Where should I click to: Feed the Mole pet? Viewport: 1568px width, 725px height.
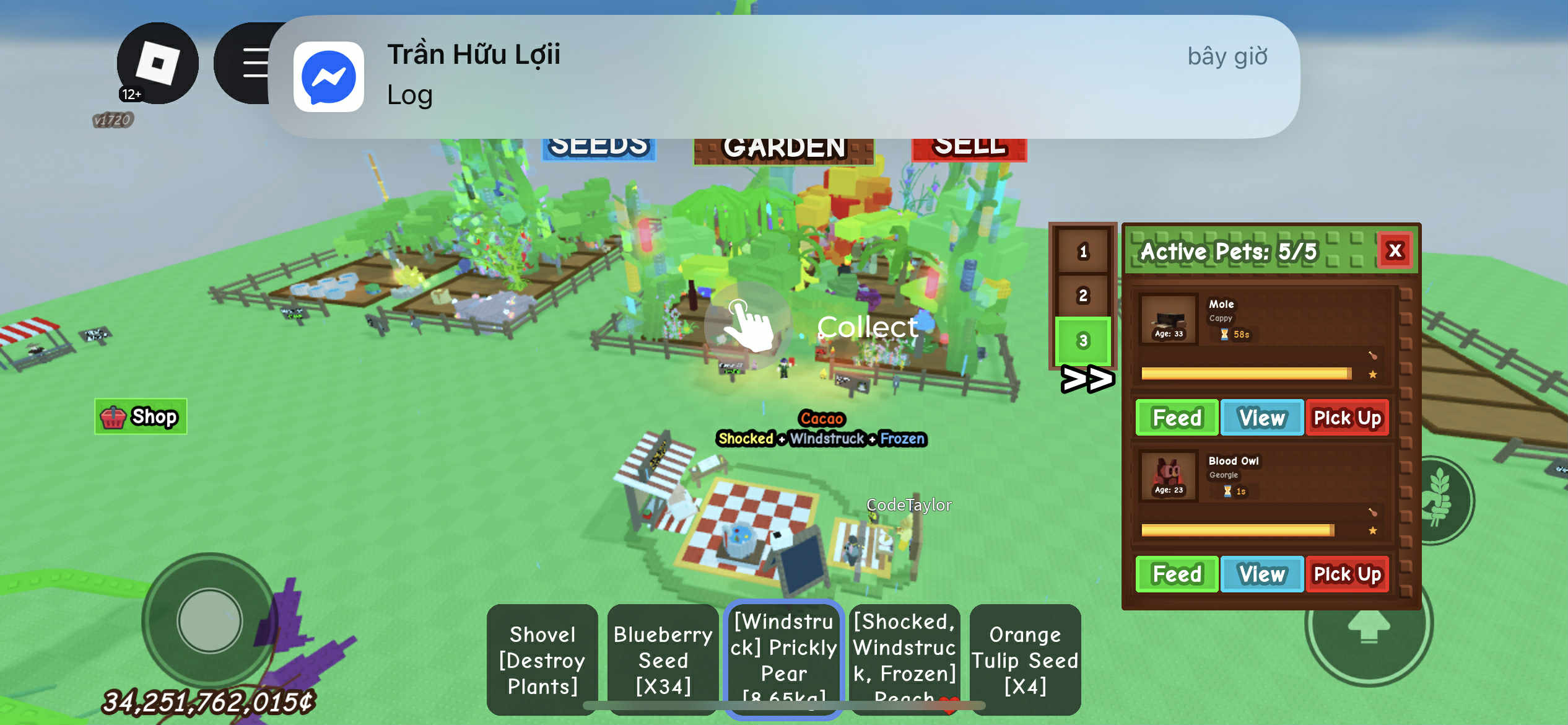(x=1177, y=418)
